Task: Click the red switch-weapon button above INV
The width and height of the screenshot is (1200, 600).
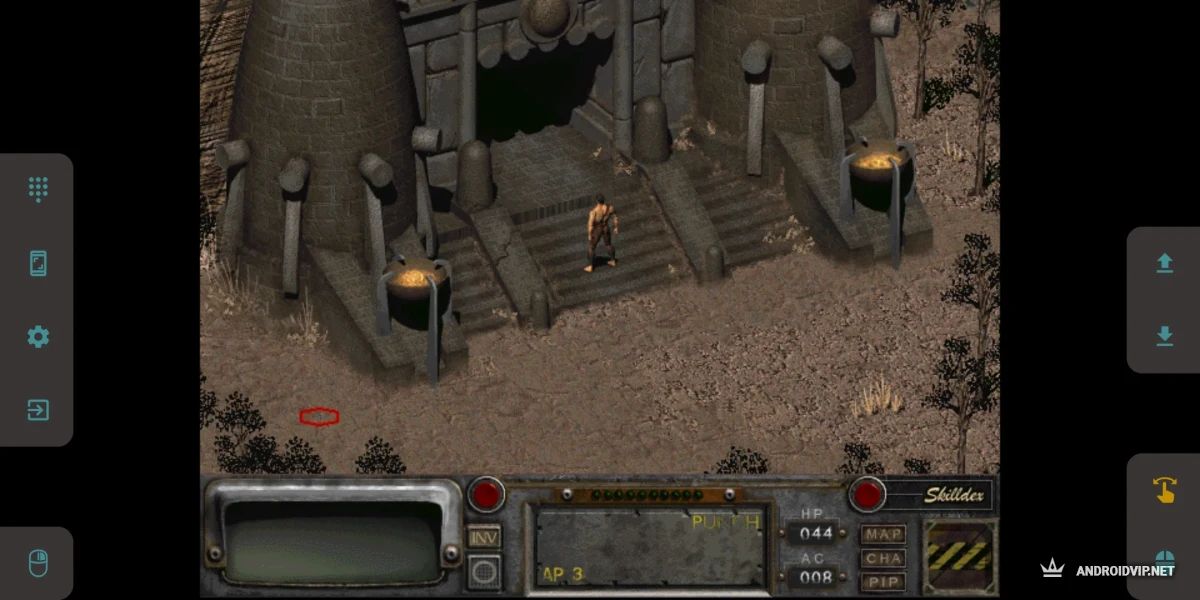Action: [x=487, y=494]
